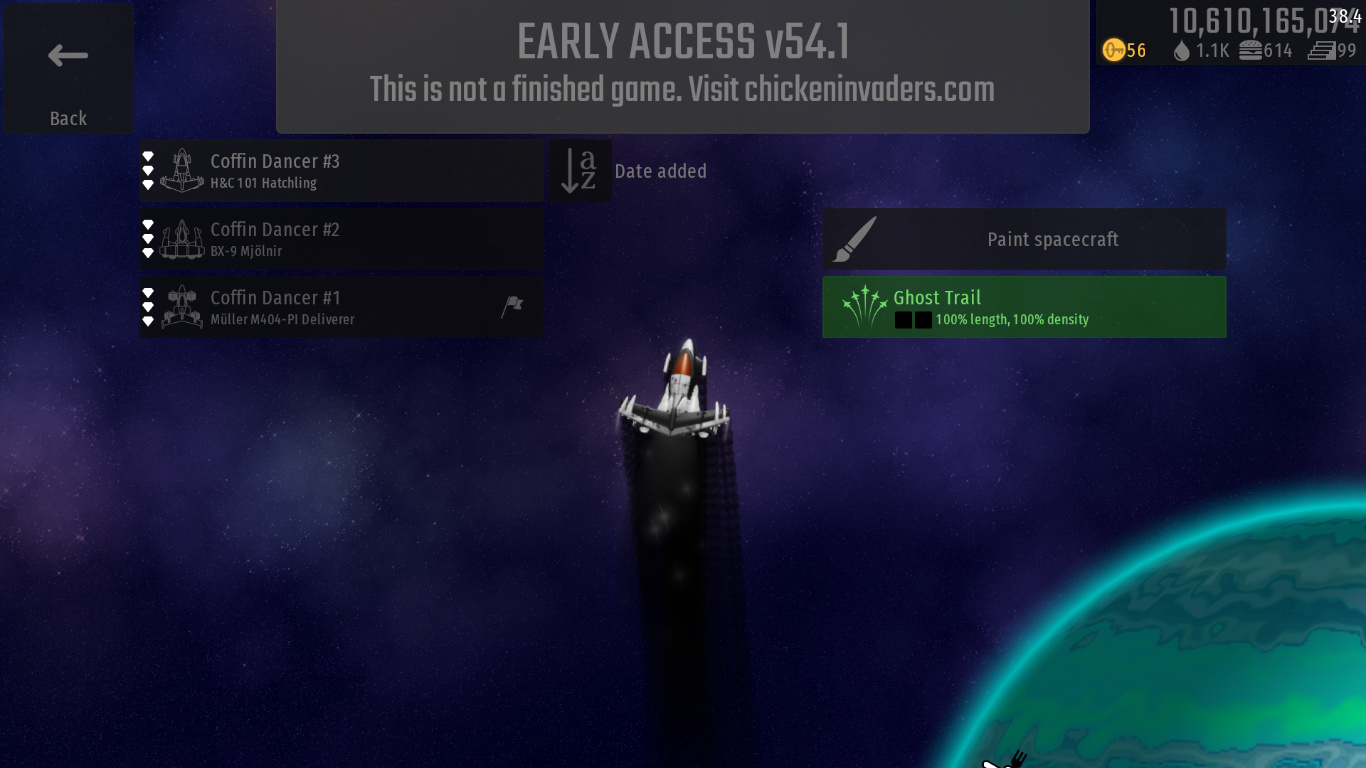This screenshot has width=1366, height=768.
Task: Open the Early Access notice banner
Action: point(682,66)
